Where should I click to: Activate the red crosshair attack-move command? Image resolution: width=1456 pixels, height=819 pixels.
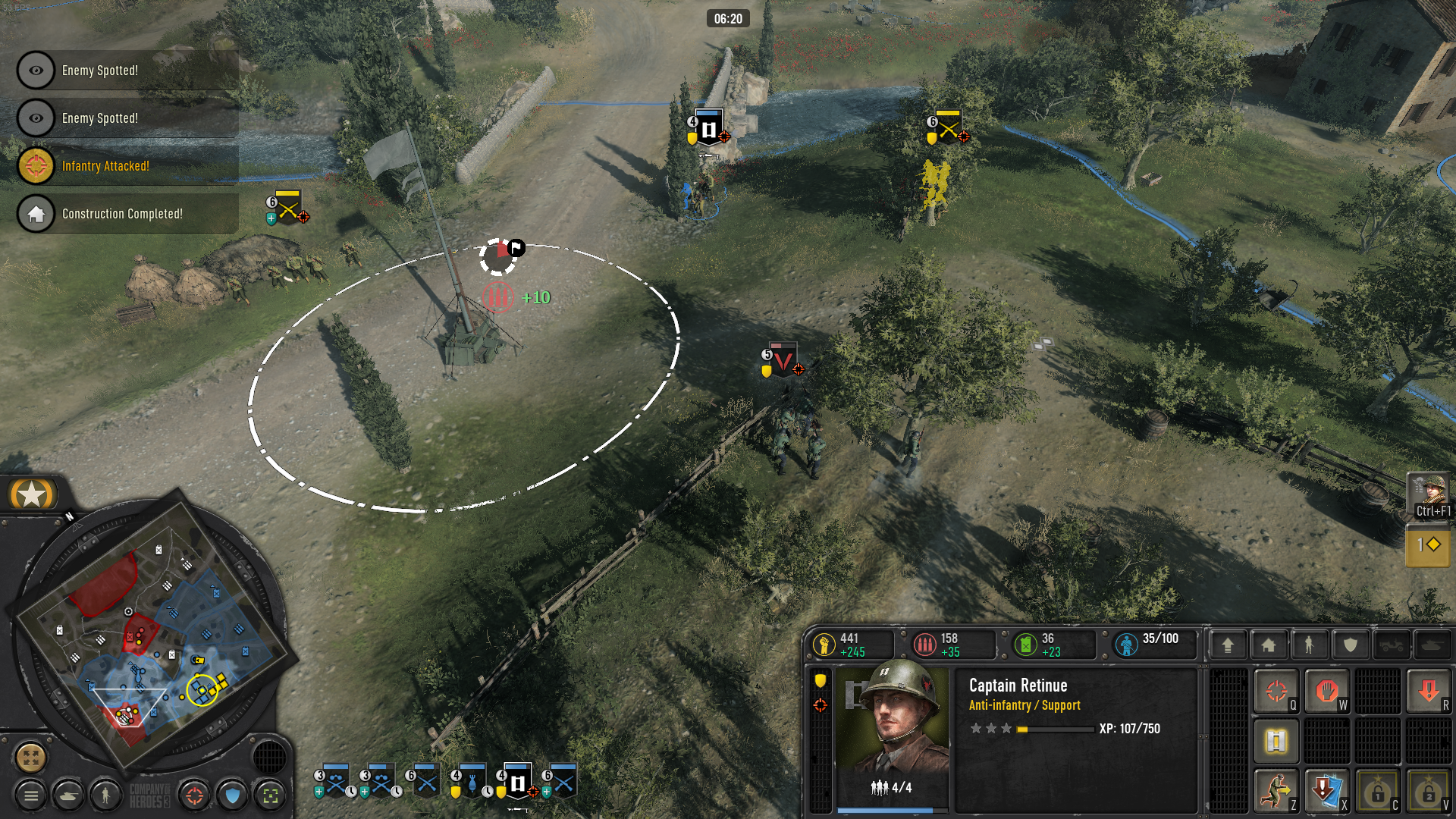click(1276, 692)
